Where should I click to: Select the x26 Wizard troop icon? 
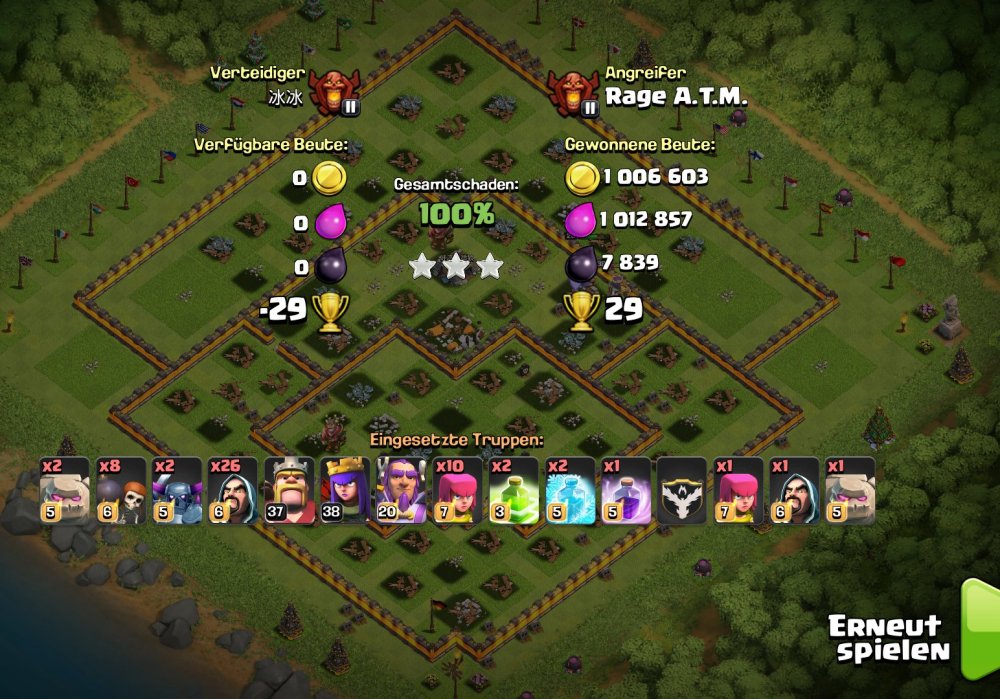pos(233,491)
